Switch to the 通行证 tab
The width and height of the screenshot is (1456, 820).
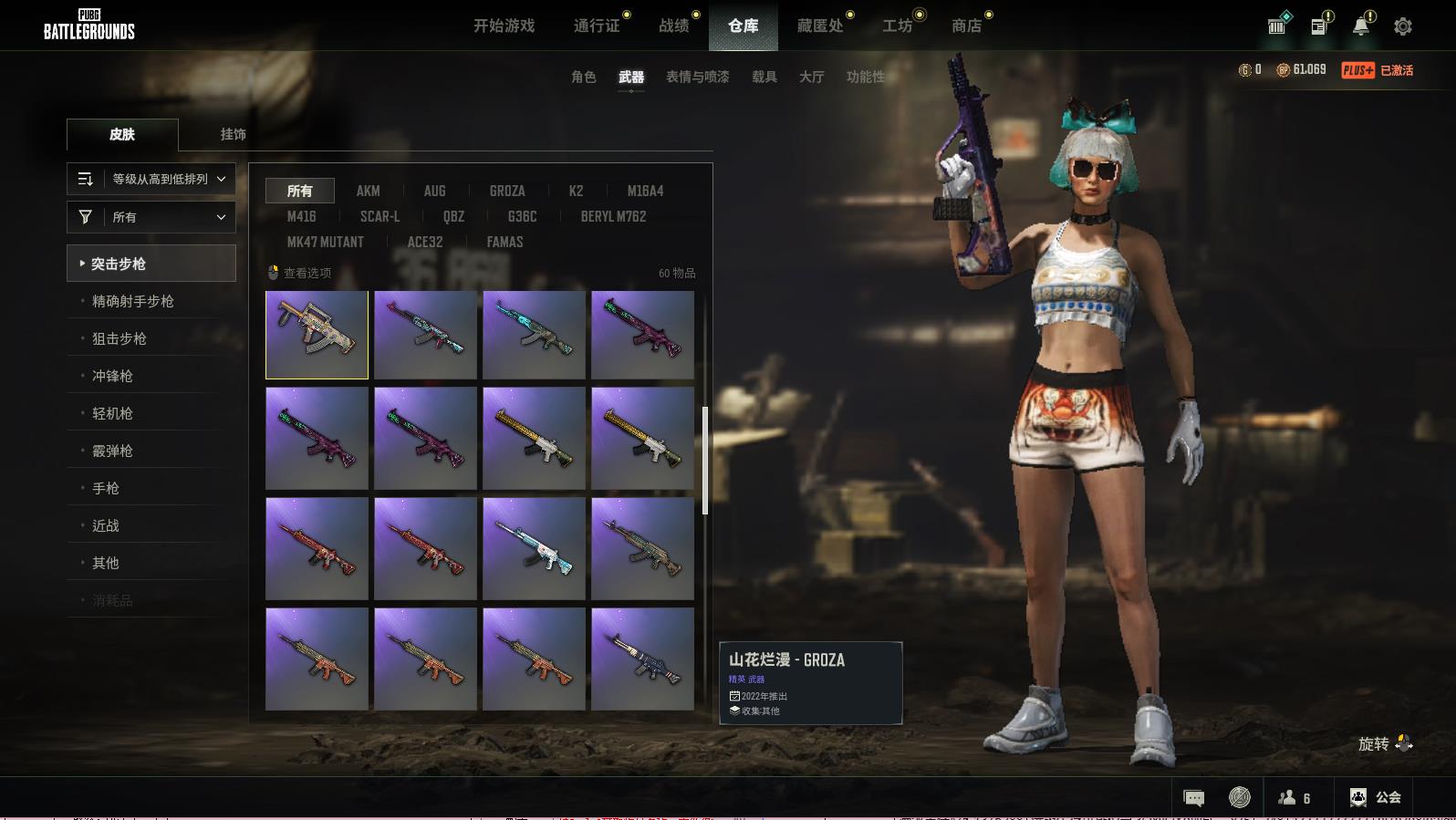597,26
